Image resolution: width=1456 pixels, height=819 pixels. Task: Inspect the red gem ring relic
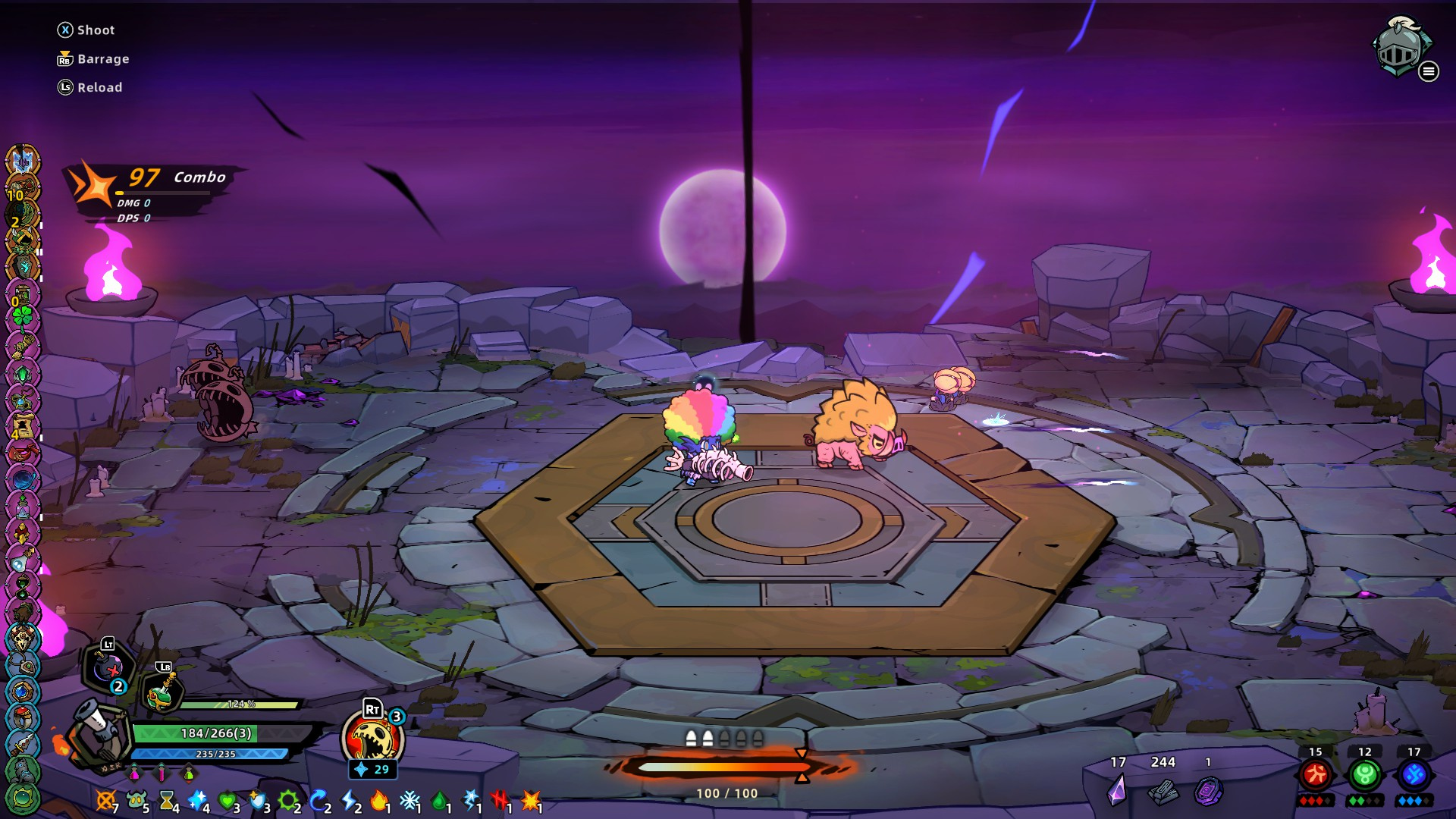pos(23,716)
